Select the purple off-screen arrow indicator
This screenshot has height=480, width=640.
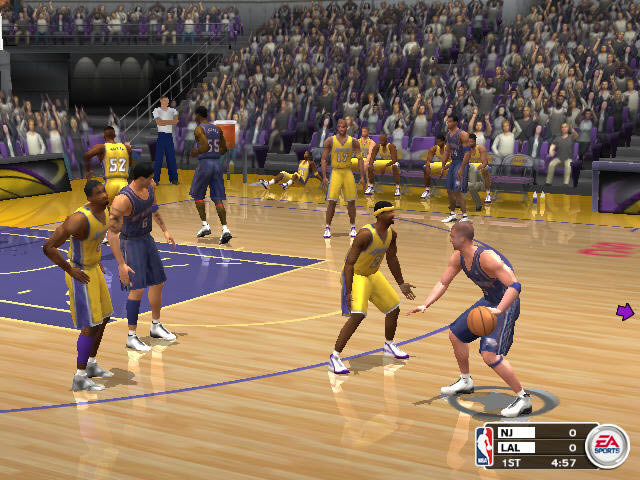pos(625,313)
